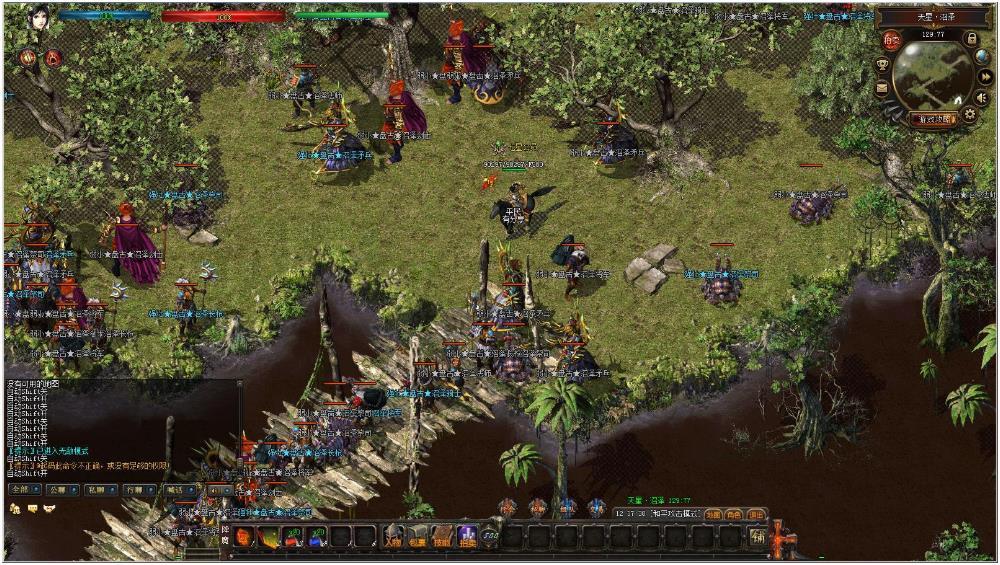Open the 人物 character panel
1000x565 pixels.
click(394, 537)
